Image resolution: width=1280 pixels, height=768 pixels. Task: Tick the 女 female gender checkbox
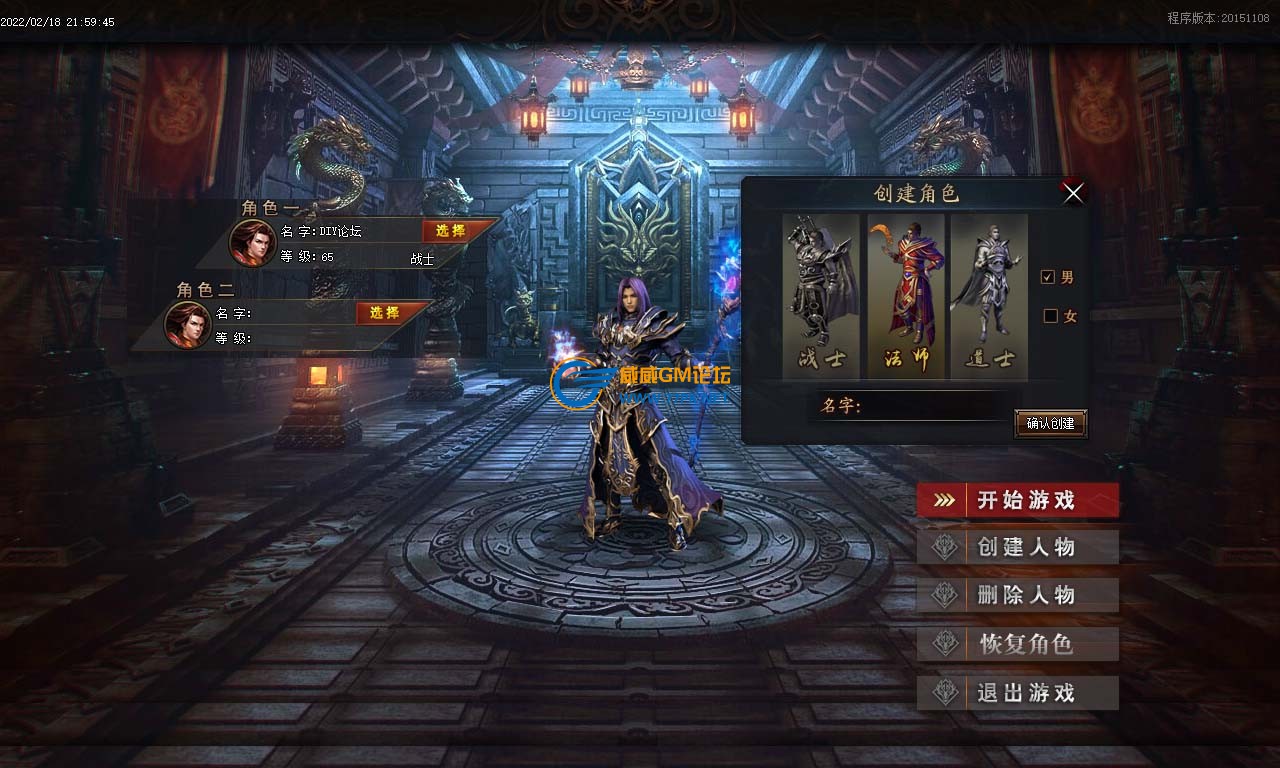(1050, 316)
